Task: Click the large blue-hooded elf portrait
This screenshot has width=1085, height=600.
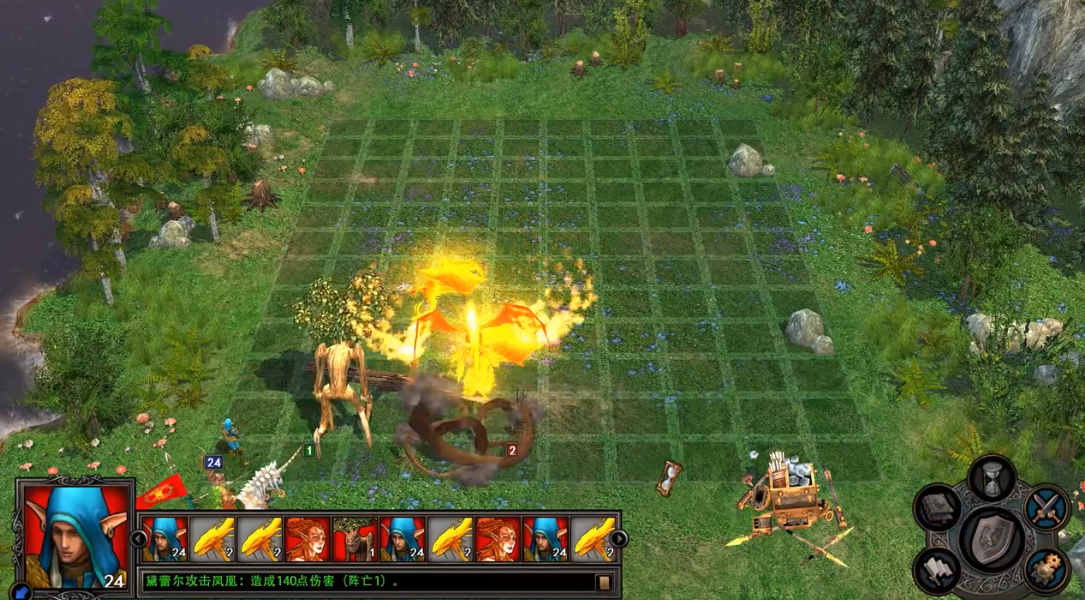Action: tap(75, 535)
